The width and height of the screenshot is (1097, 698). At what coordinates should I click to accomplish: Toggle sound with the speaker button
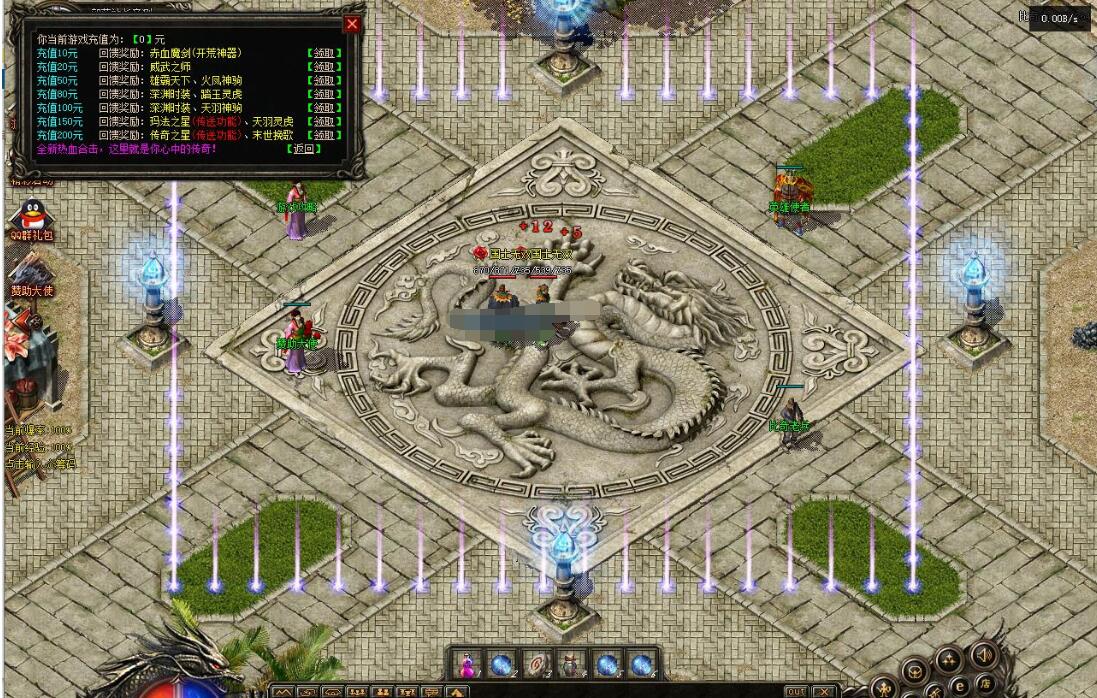[982, 655]
